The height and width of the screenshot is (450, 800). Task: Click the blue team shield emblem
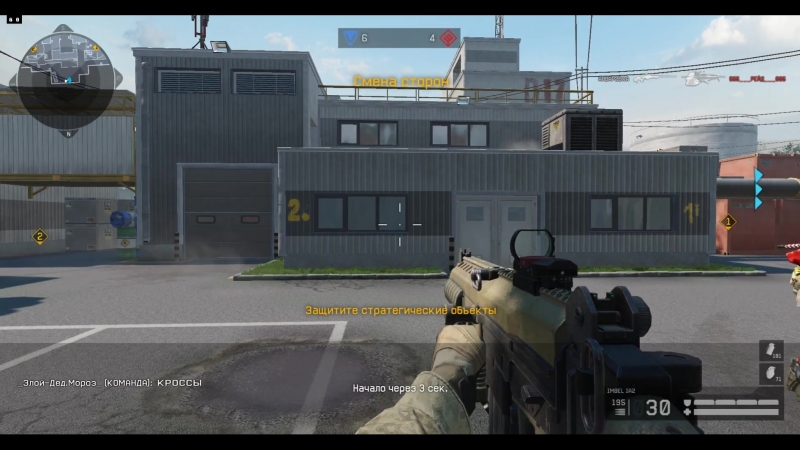coord(350,38)
